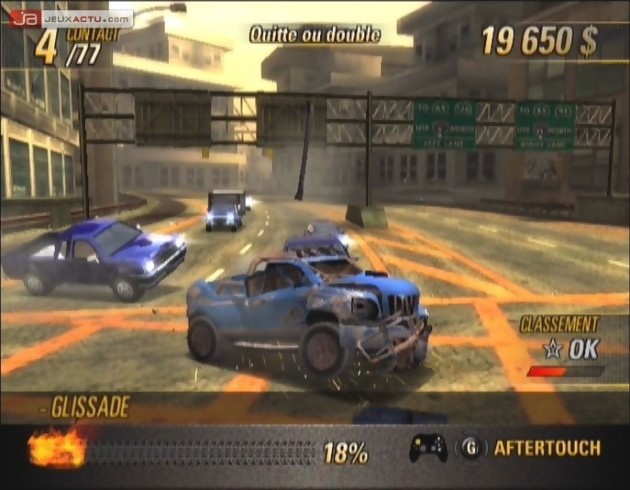Select the Classement star rating icon
Viewport: 630px width, 490px height.
pos(550,349)
